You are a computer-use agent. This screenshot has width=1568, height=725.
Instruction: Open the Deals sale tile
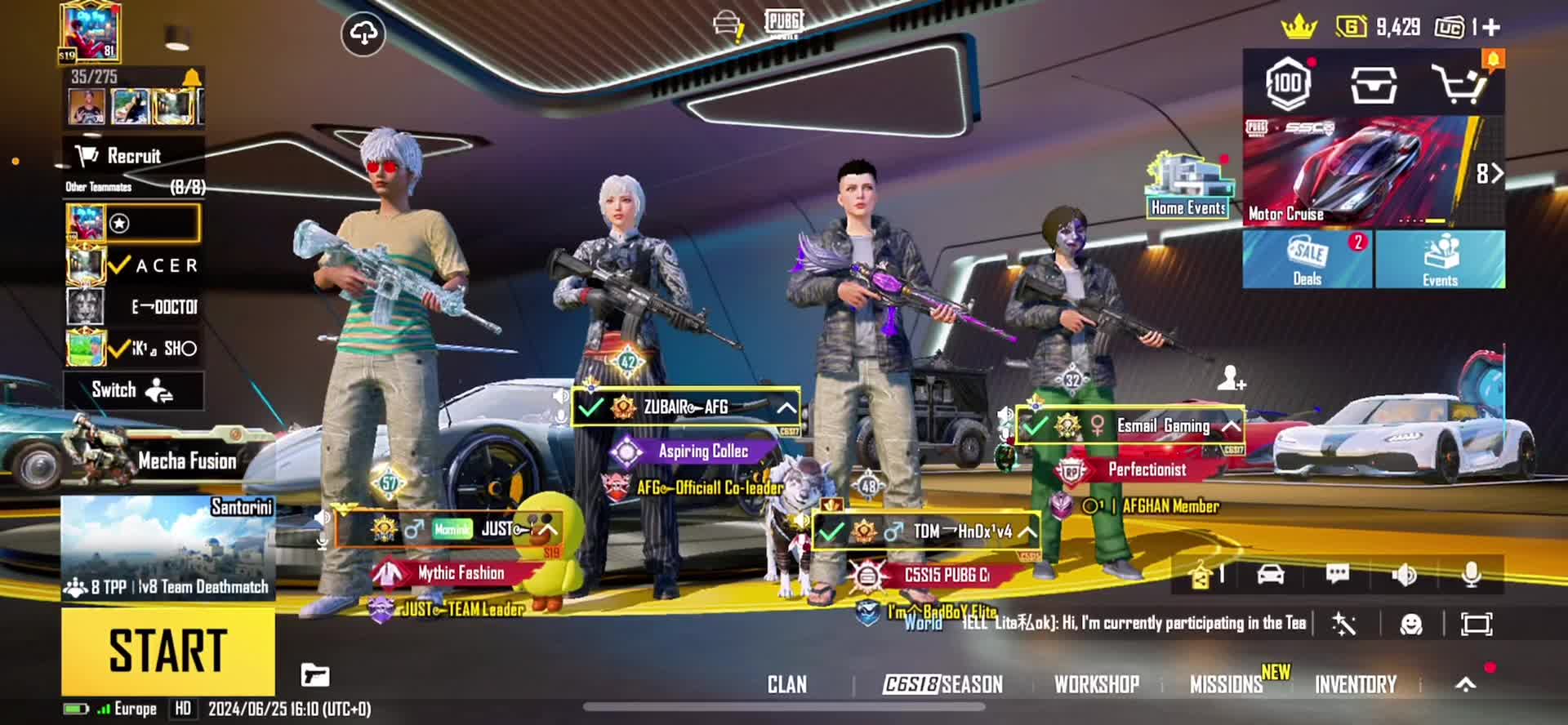[1307, 259]
